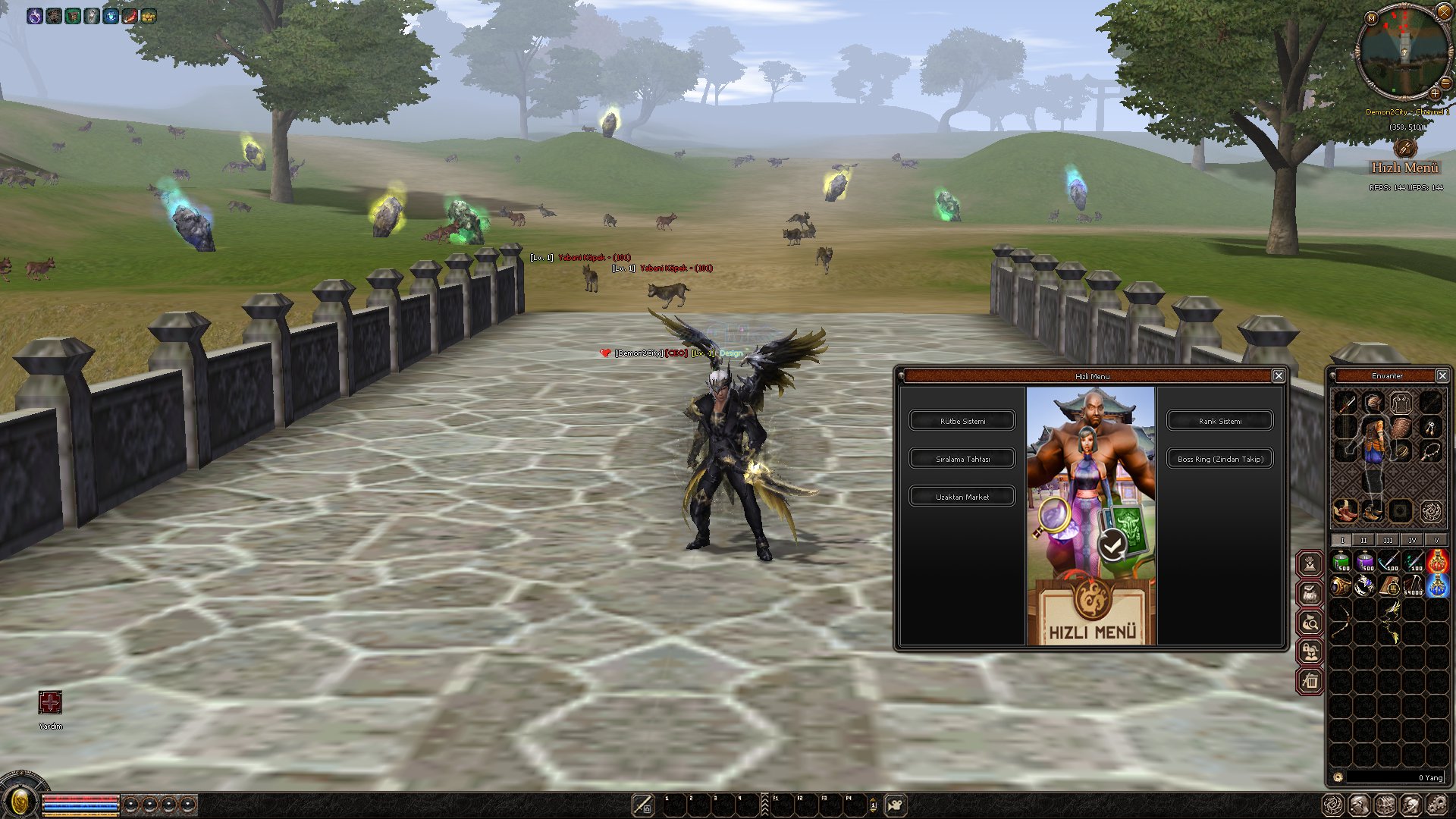Click the blue flask item in inventory

tap(1437, 585)
